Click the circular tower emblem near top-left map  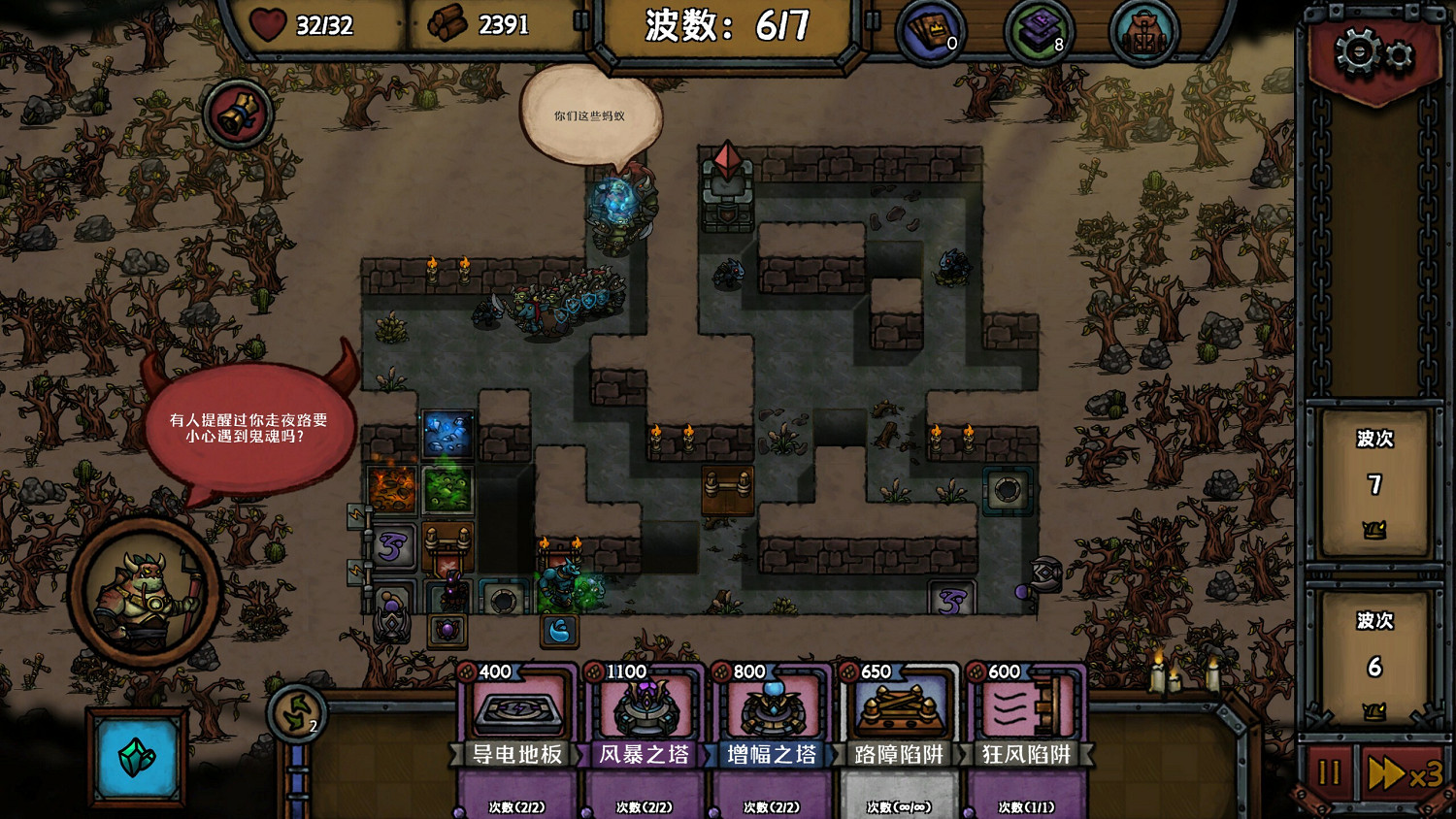tap(239, 112)
